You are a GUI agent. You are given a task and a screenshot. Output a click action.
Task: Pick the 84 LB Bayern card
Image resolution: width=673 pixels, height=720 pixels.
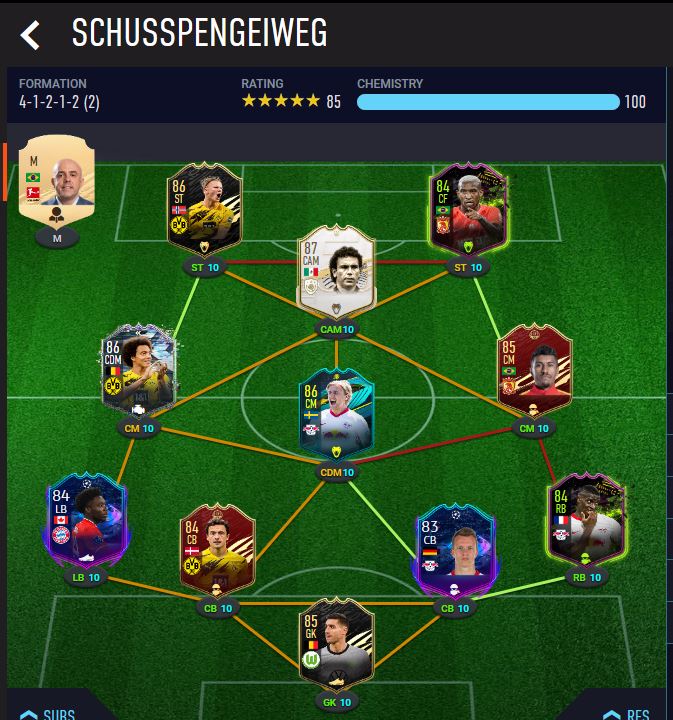pyautogui.click(x=86, y=520)
